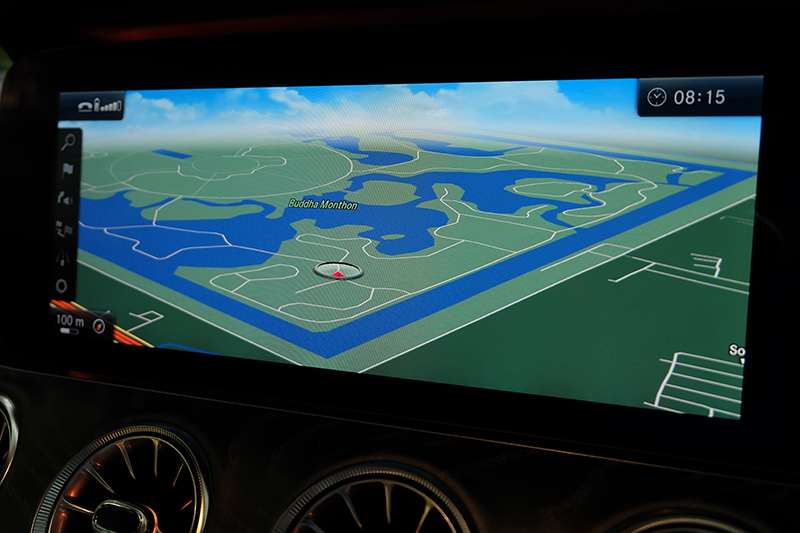Open the circular settings icon in sidebar
Viewport: 800px width, 533px height.
(62, 286)
